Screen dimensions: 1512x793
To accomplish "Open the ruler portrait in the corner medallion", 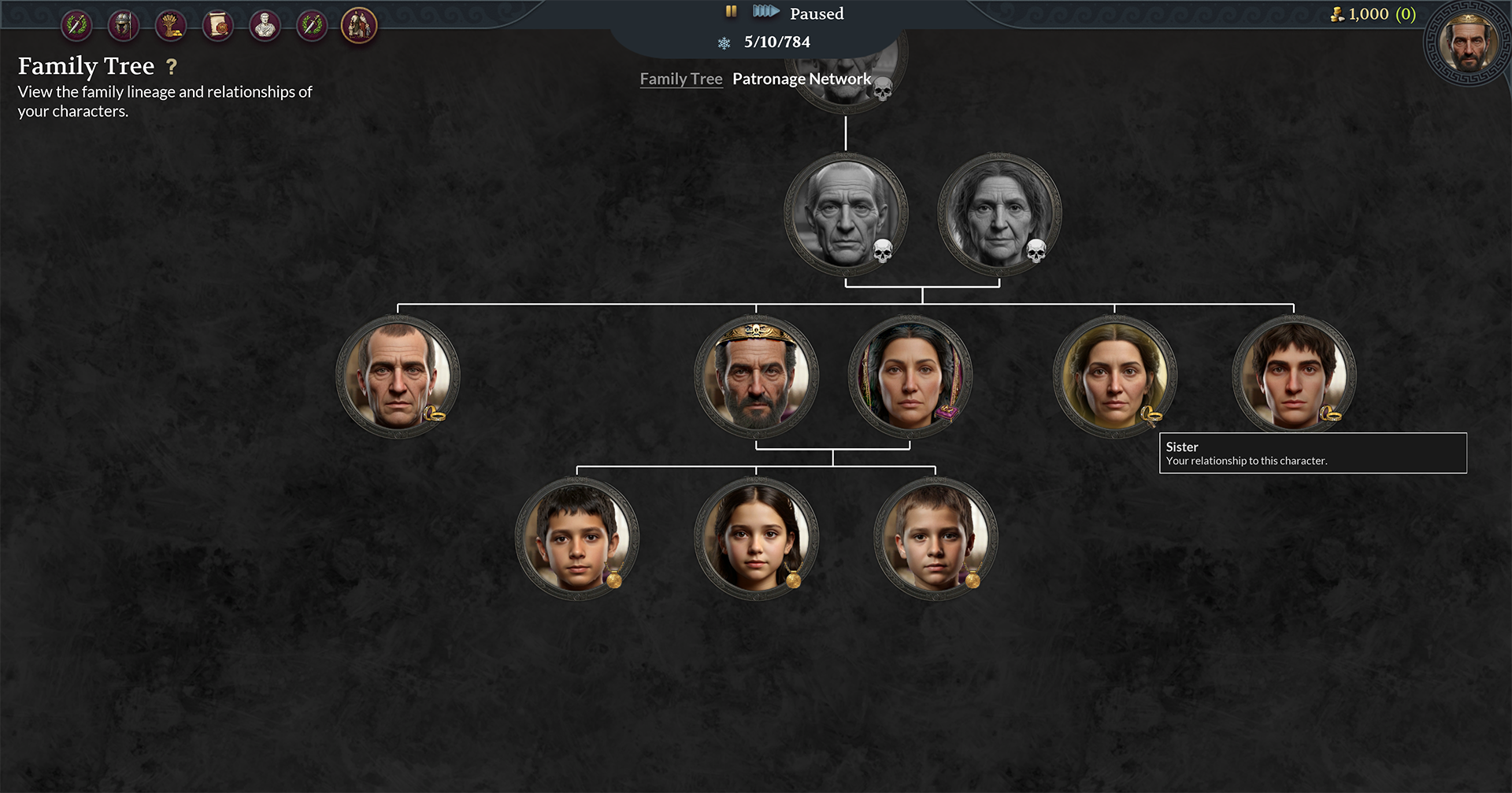I will pos(1467,43).
